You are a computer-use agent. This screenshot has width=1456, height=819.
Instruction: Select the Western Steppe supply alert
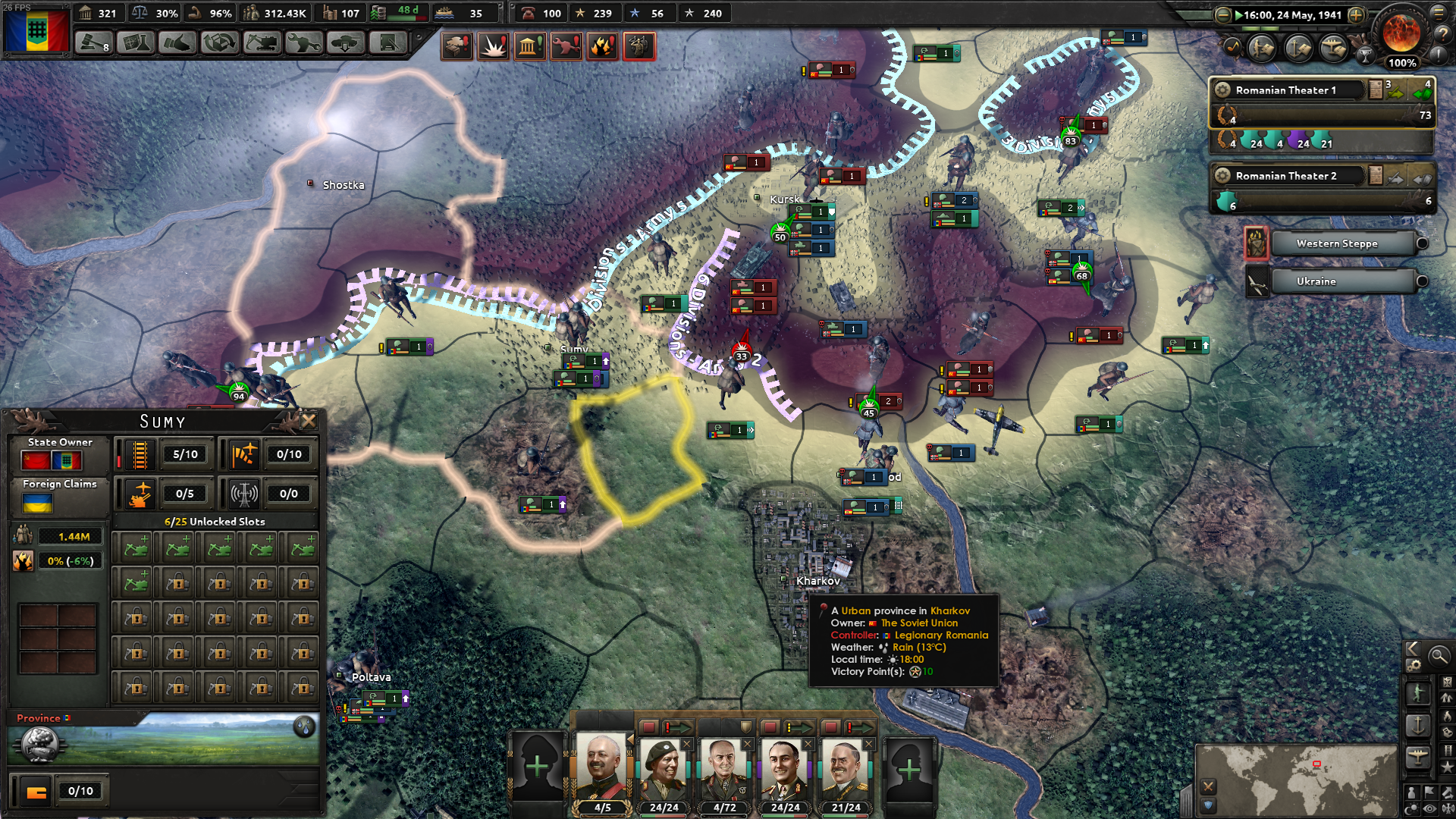[1336, 243]
